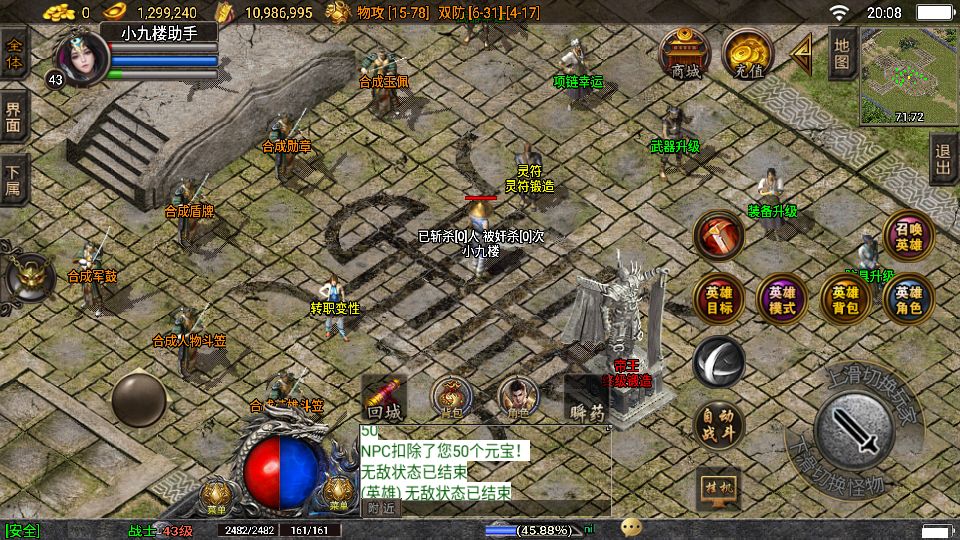Open the 背包 bag
This screenshot has height=540, width=960.
452,397
